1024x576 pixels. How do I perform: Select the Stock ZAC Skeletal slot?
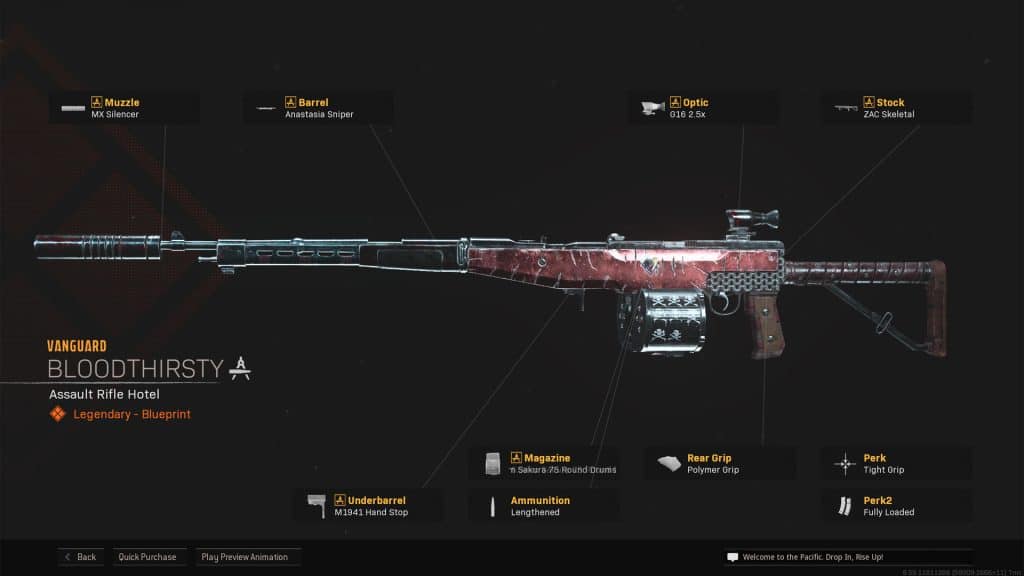(x=897, y=108)
